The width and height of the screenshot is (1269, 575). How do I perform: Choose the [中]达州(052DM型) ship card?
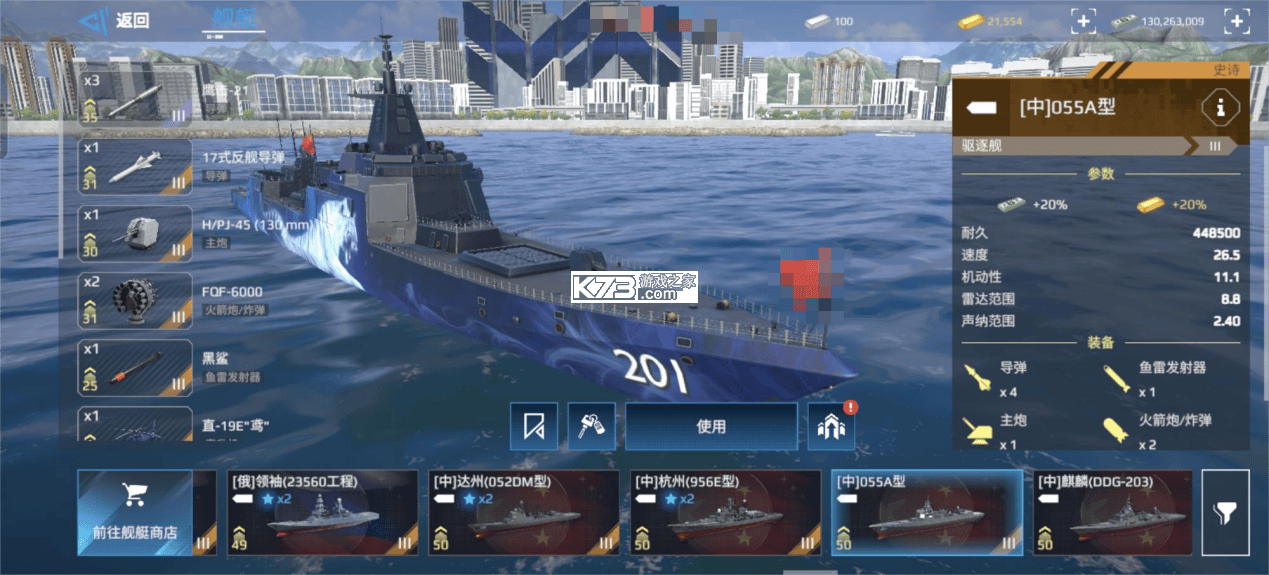pyautogui.click(x=523, y=512)
